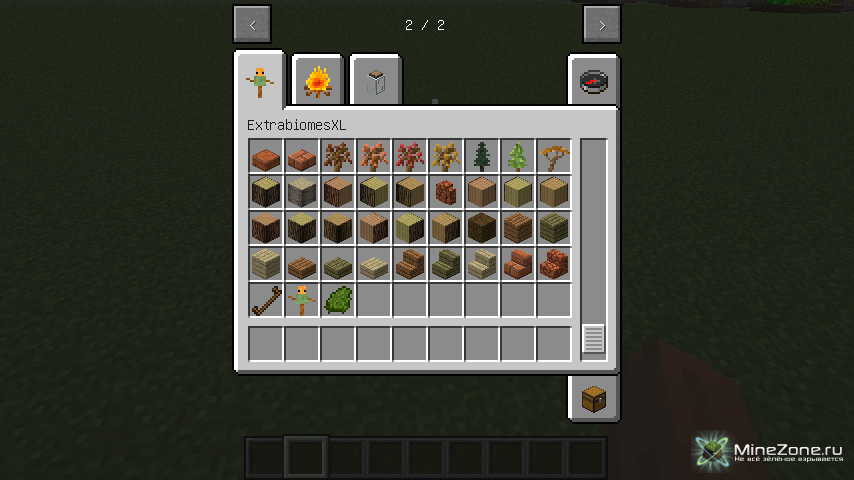Choose the bare orange-branched sapling
Screen dimensions: 854x480
(x=554, y=156)
